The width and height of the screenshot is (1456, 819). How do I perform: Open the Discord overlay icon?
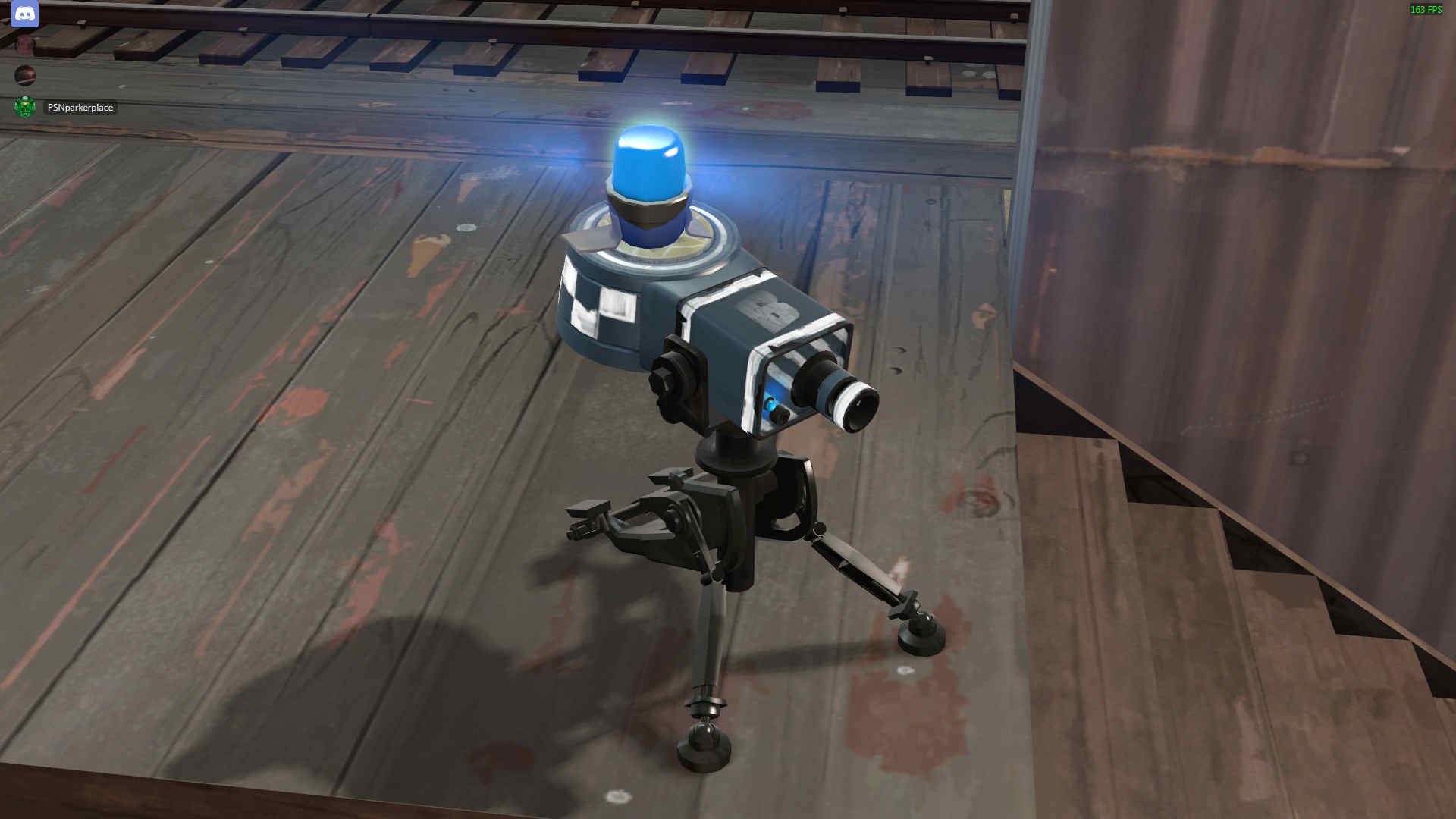[25, 15]
